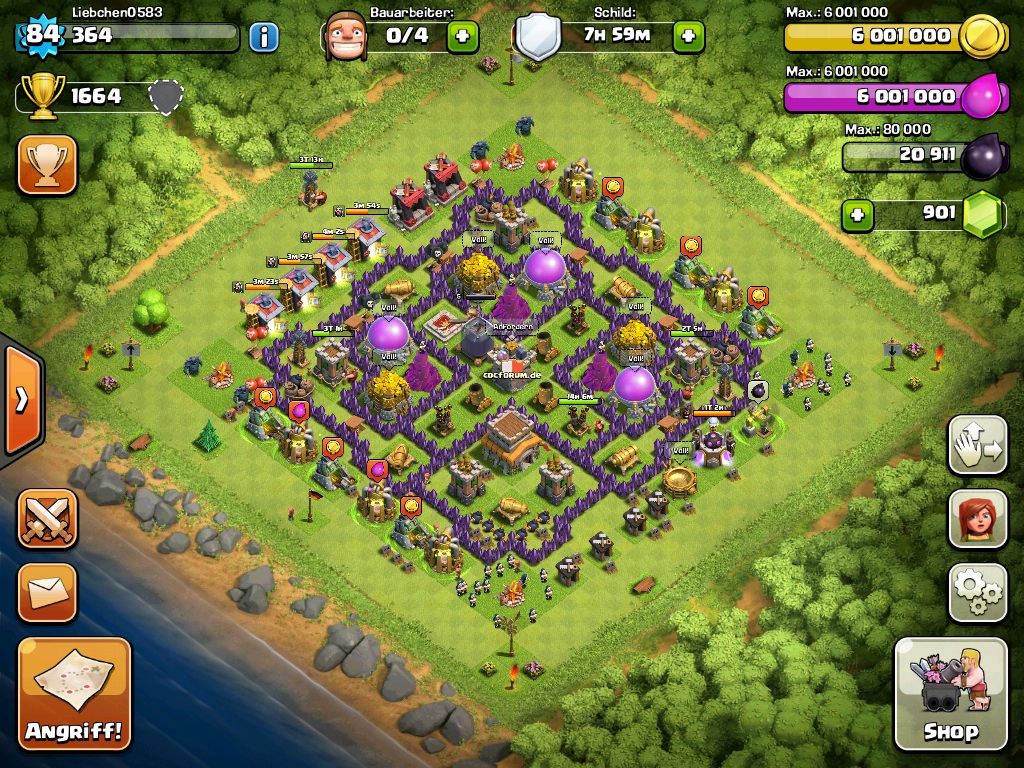The image size is (1024, 768).
Task: Buy gems using the green plus button
Action: click(x=857, y=214)
